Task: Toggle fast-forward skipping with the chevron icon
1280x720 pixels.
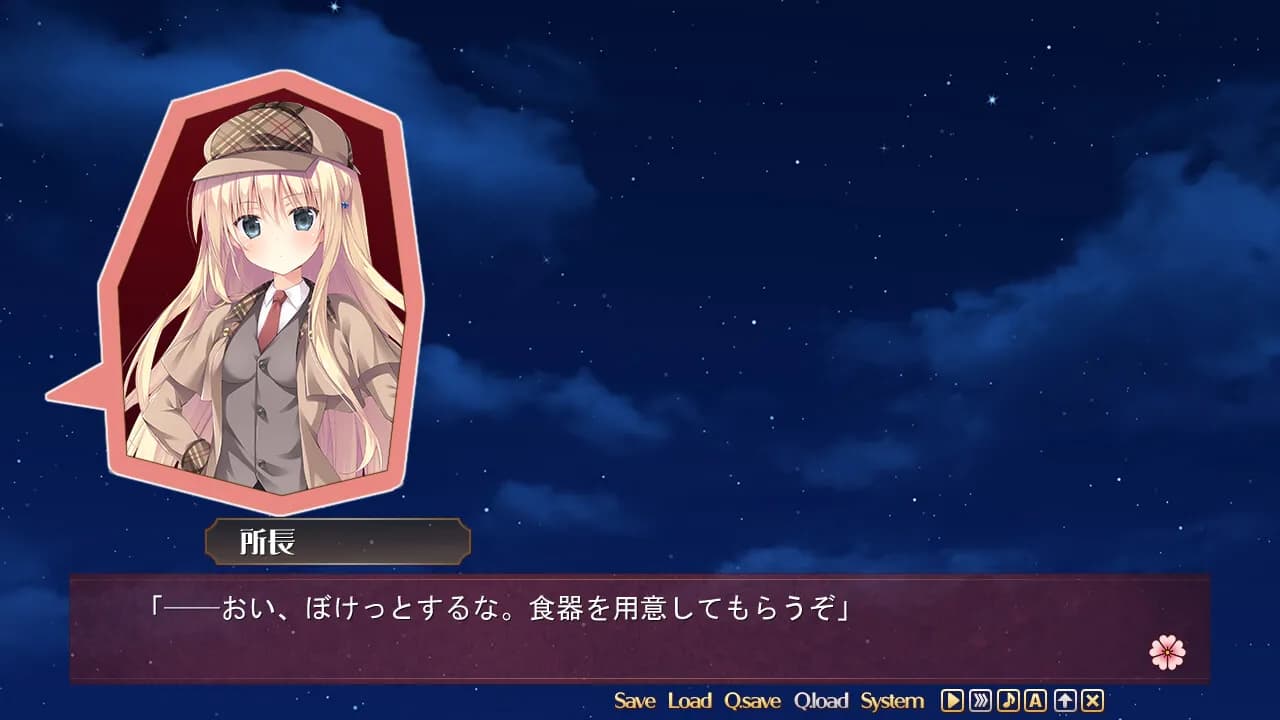Action: click(979, 701)
